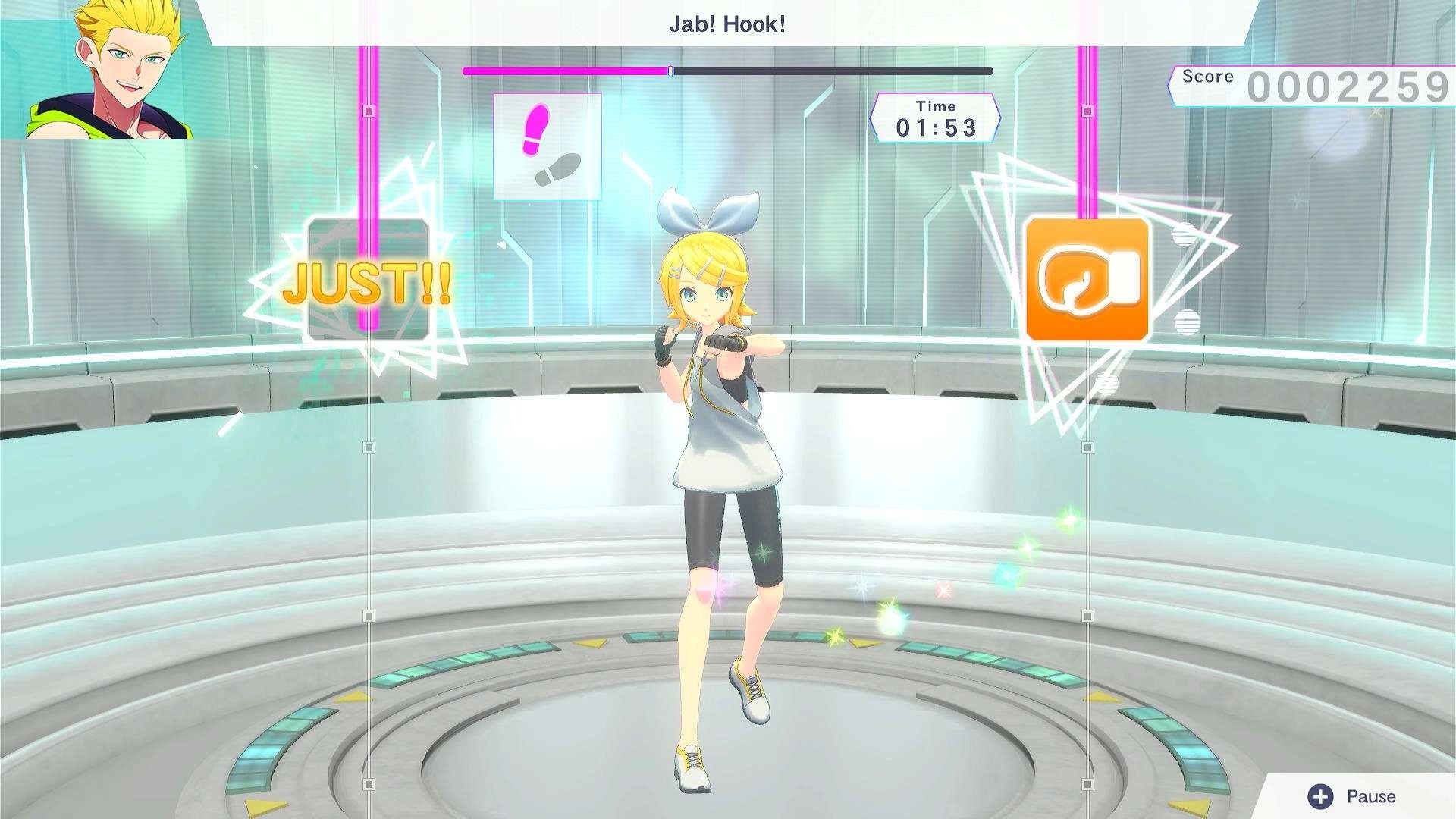
Task: Select the 'Jab! Hook!' title banner
Action: click(x=726, y=23)
